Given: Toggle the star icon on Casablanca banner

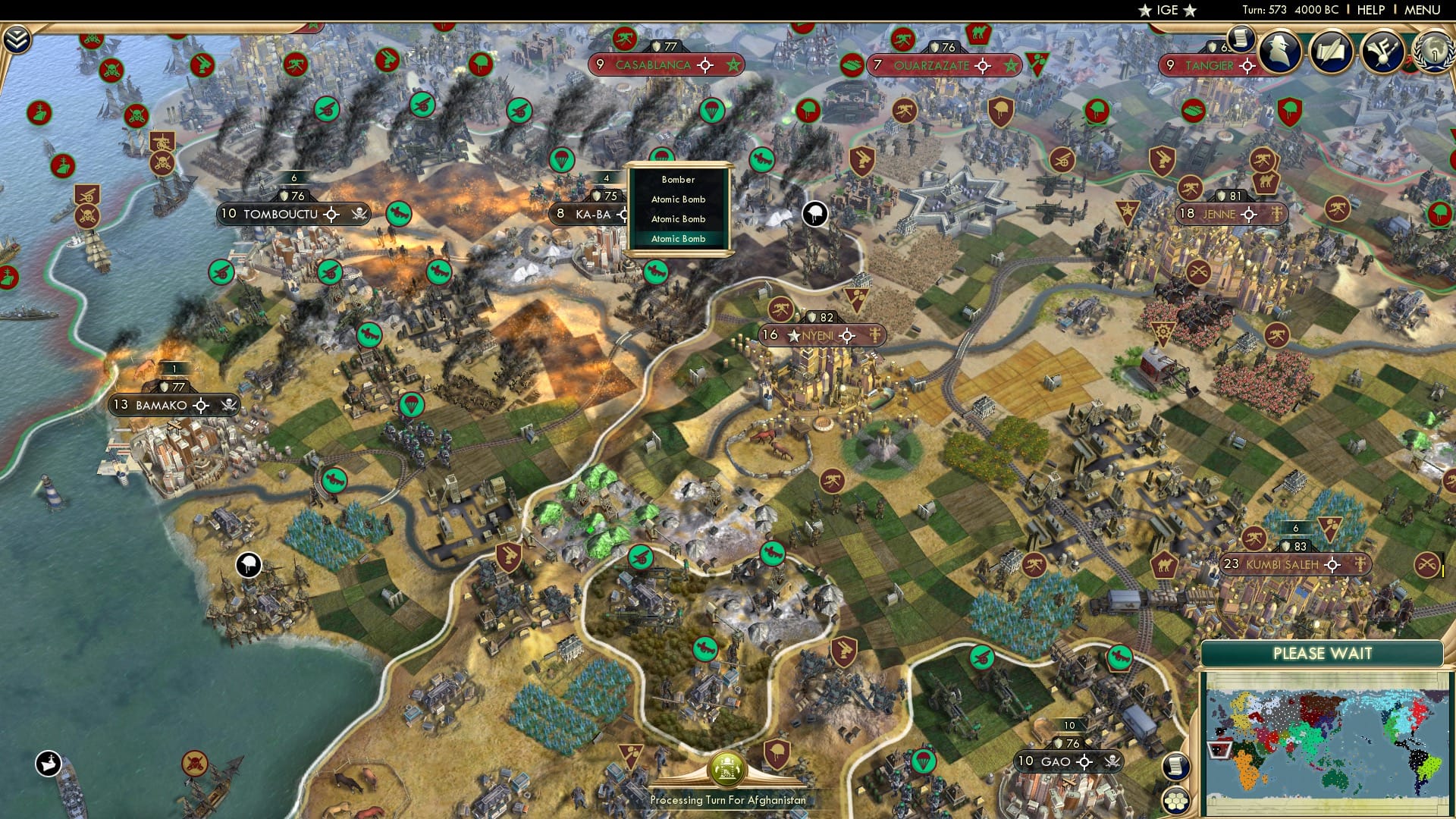Looking at the screenshot, I should pyautogui.click(x=733, y=65).
